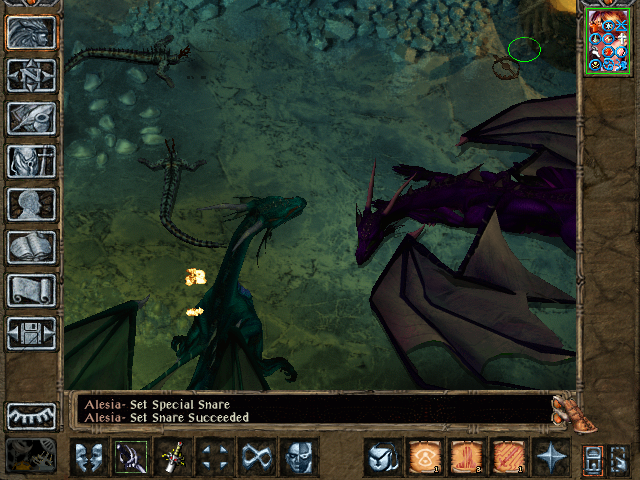640x480 pixels.
Task: Open special abilities with the star button
Action: (551, 458)
